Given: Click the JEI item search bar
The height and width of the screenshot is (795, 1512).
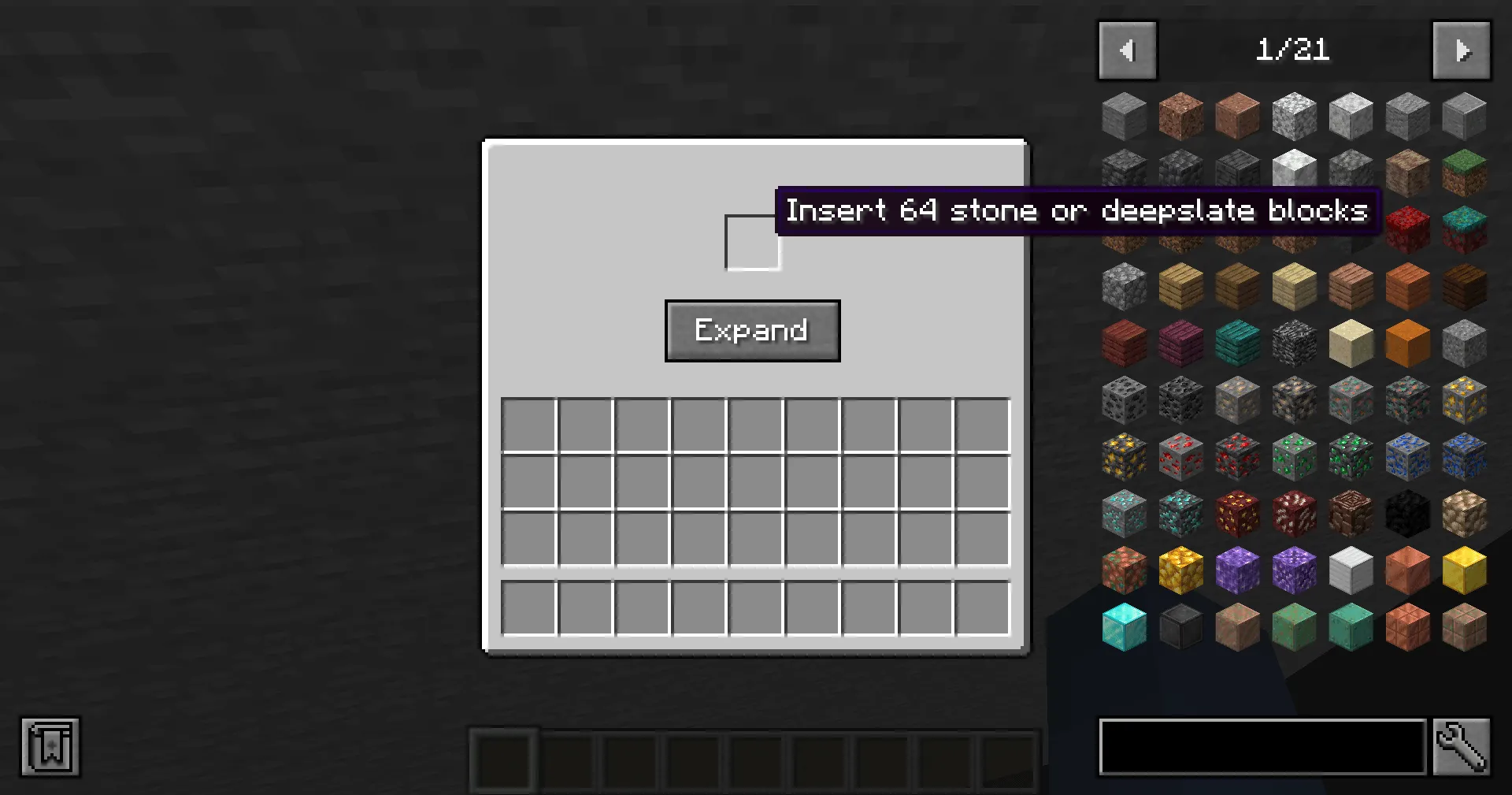Looking at the screenshot, I should 1260,747.
